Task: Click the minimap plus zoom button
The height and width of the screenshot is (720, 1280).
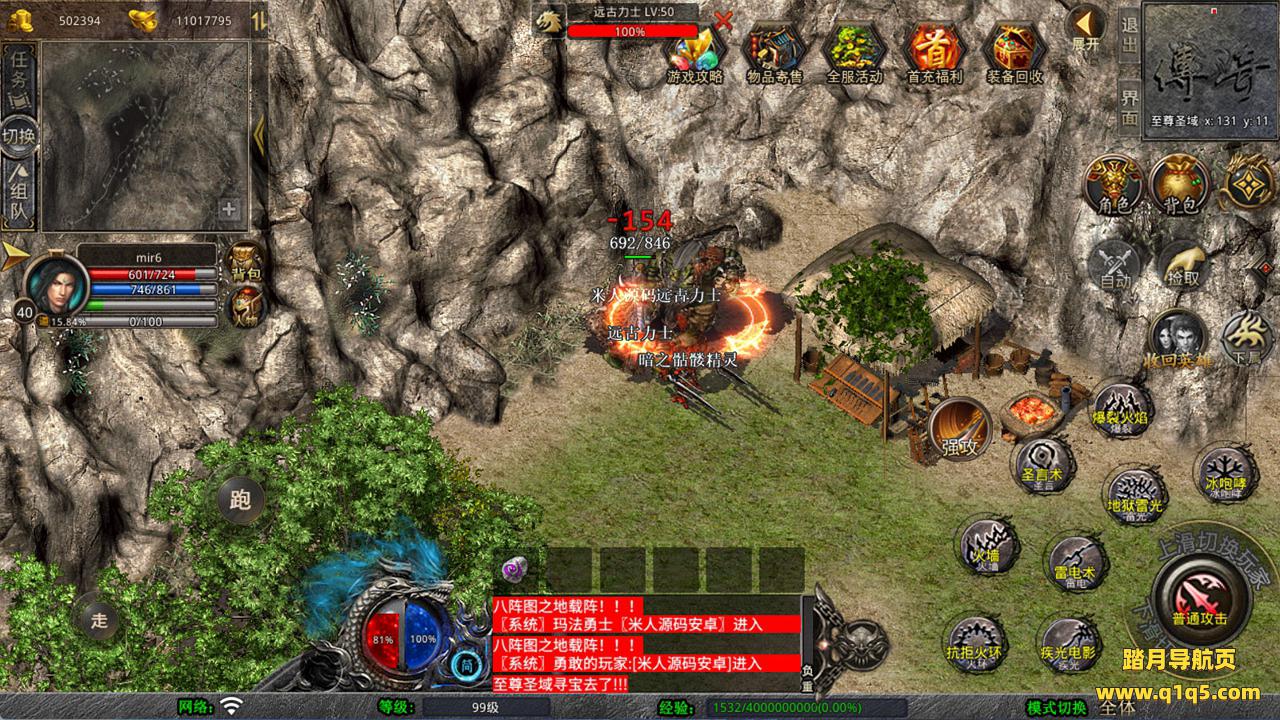Action: 229,209
